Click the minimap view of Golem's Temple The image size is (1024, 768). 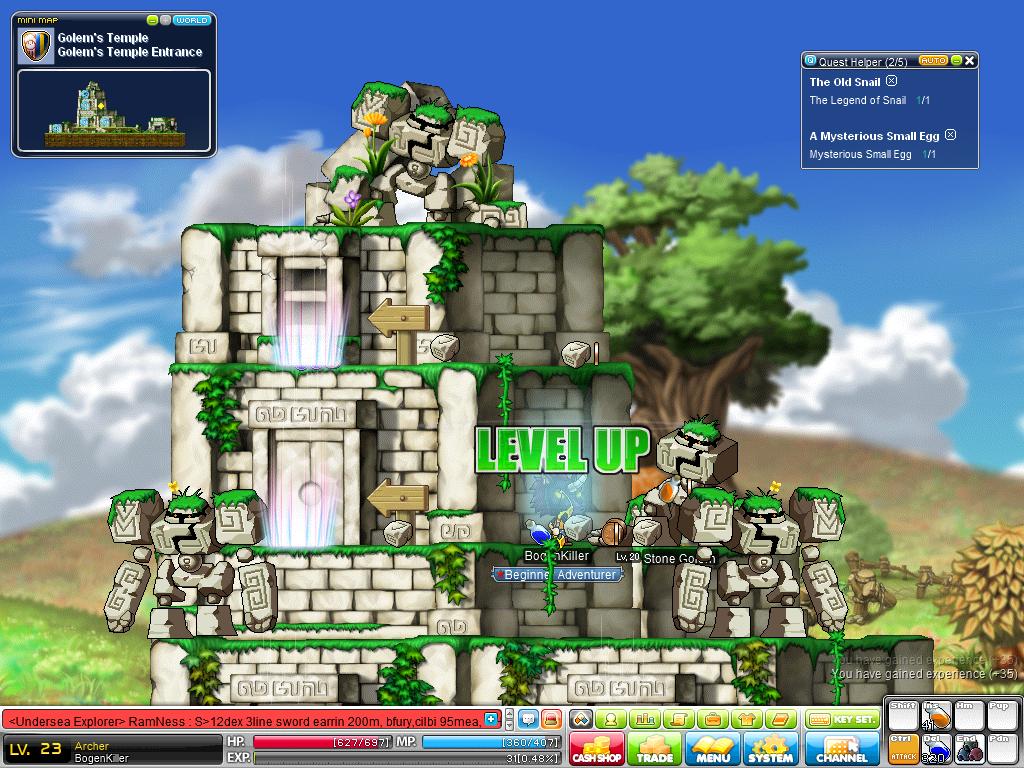[113, 111]
